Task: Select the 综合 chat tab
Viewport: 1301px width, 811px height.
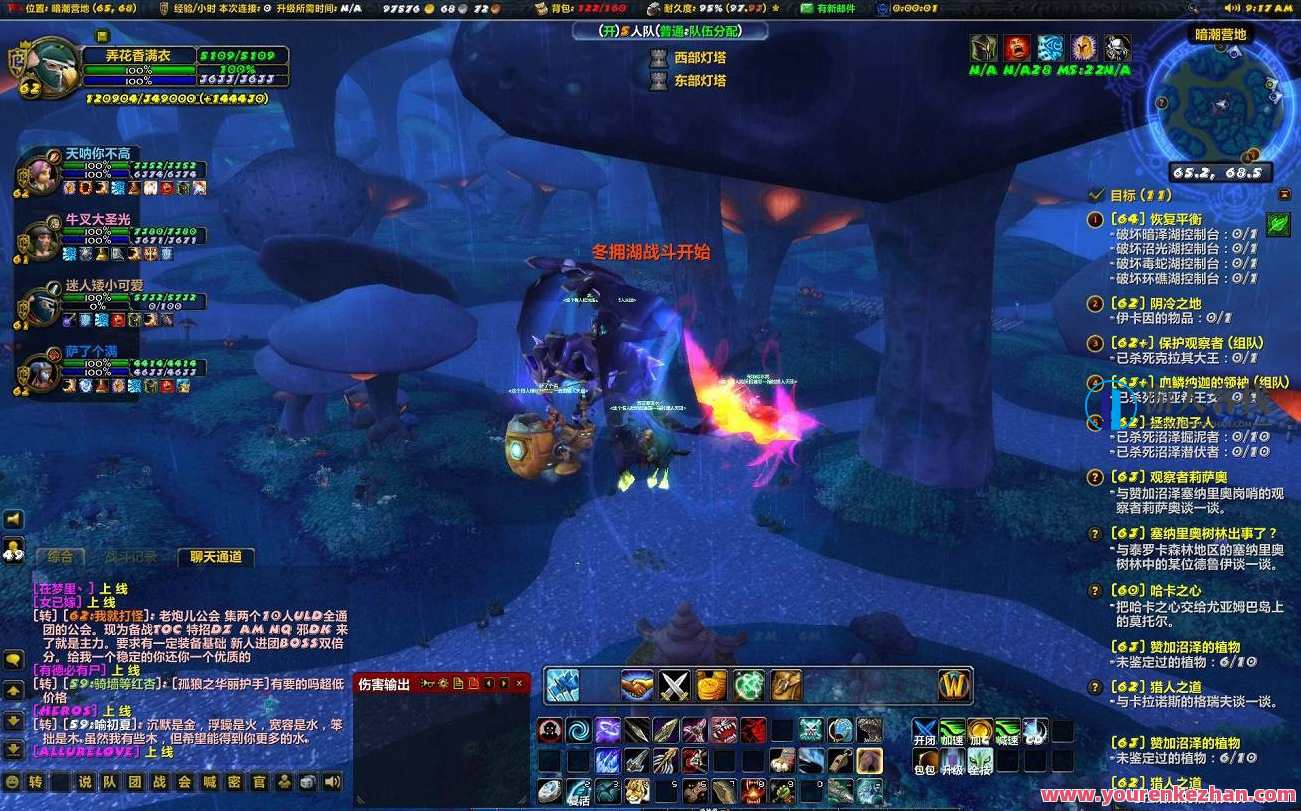Action: [x=59, y=557]
